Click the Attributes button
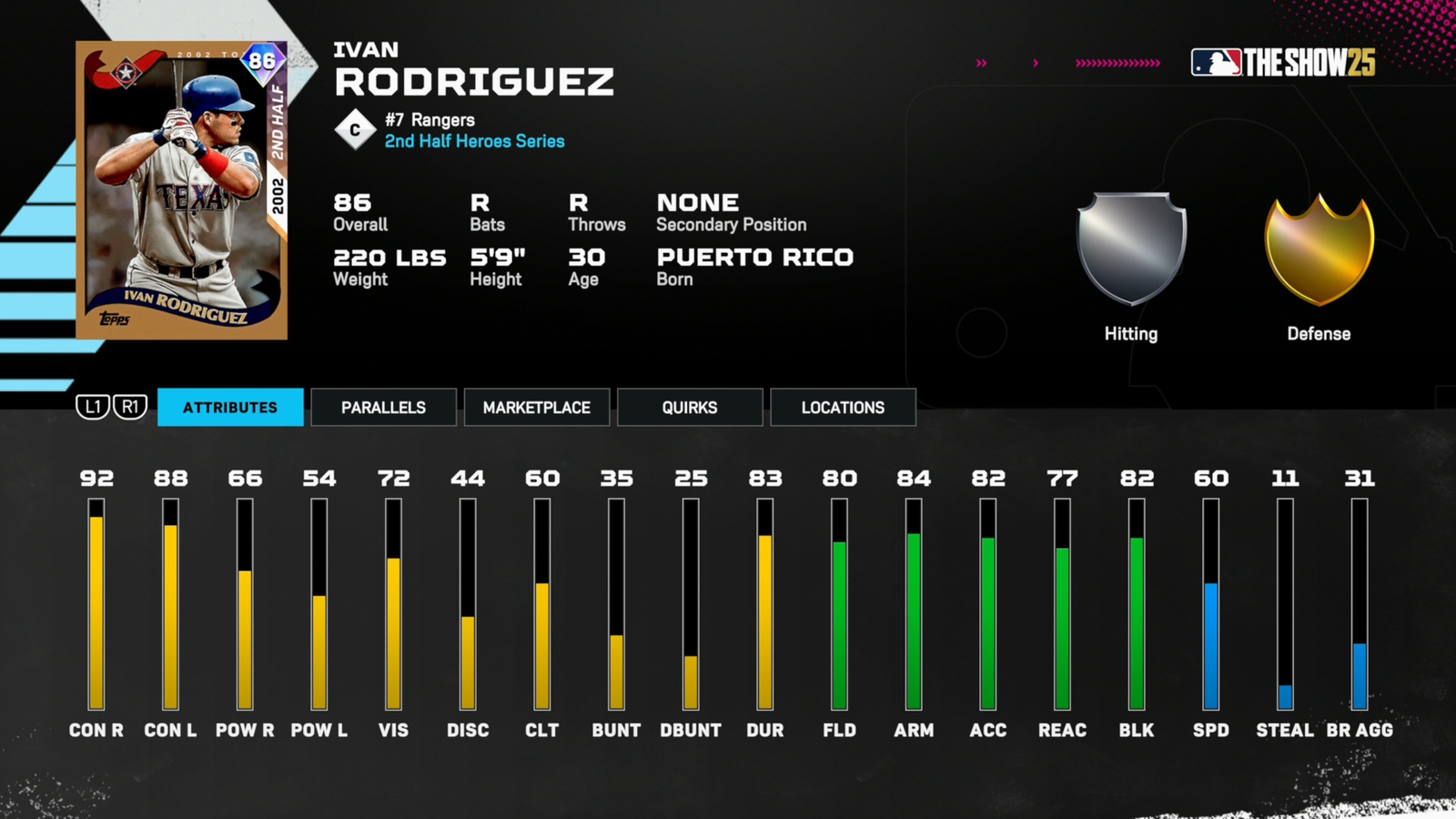The image size is (1456, 819). click(230, 407)
